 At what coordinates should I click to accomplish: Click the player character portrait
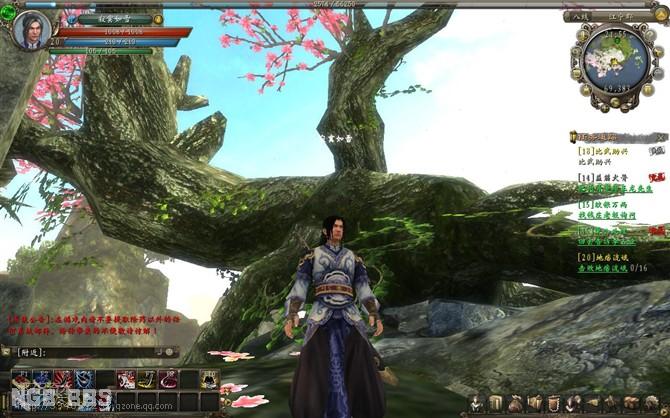[x=29, y=29]
